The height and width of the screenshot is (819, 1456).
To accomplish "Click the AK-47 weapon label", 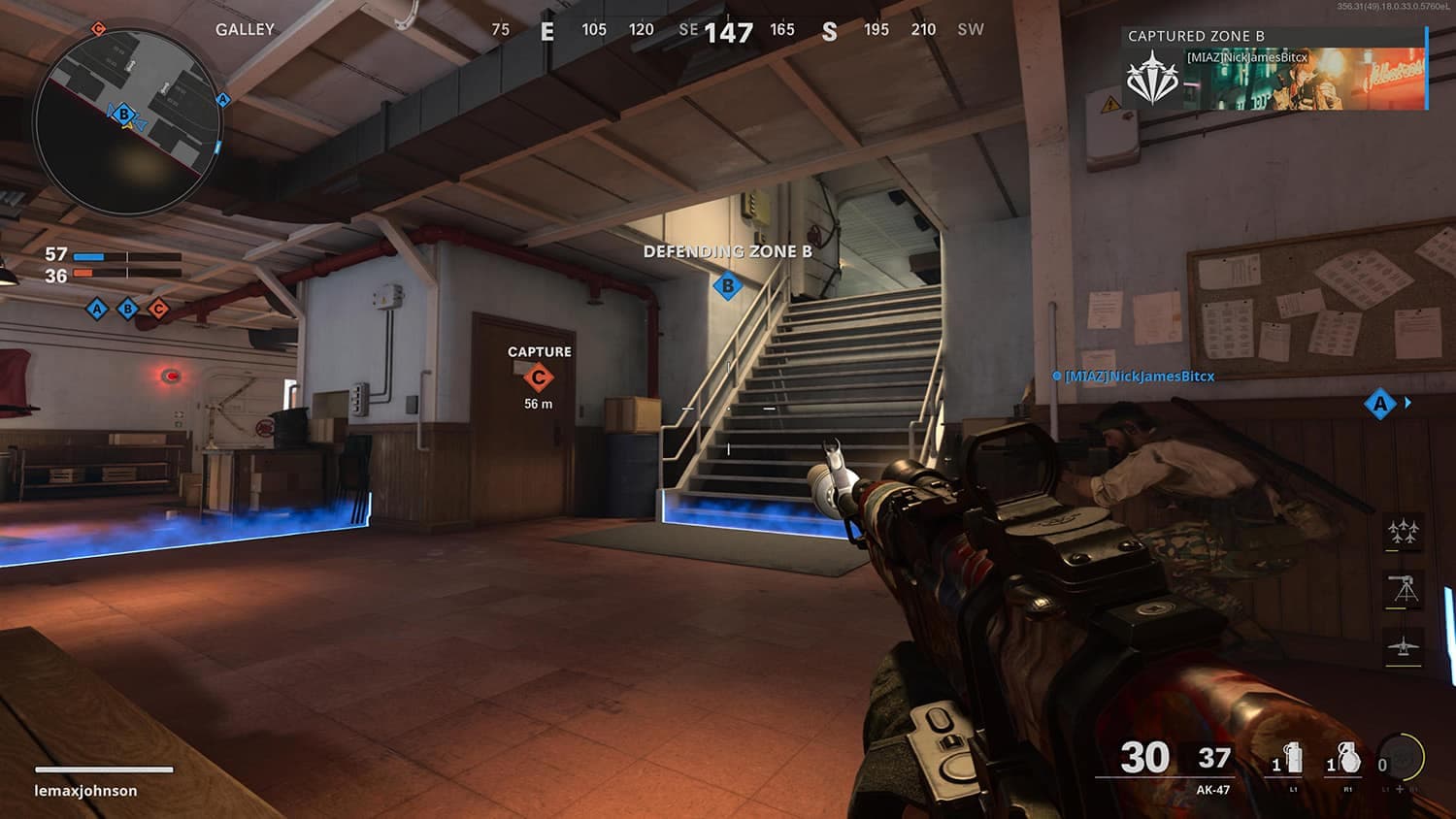I will pyautogui.click(x=1212, y=790).
